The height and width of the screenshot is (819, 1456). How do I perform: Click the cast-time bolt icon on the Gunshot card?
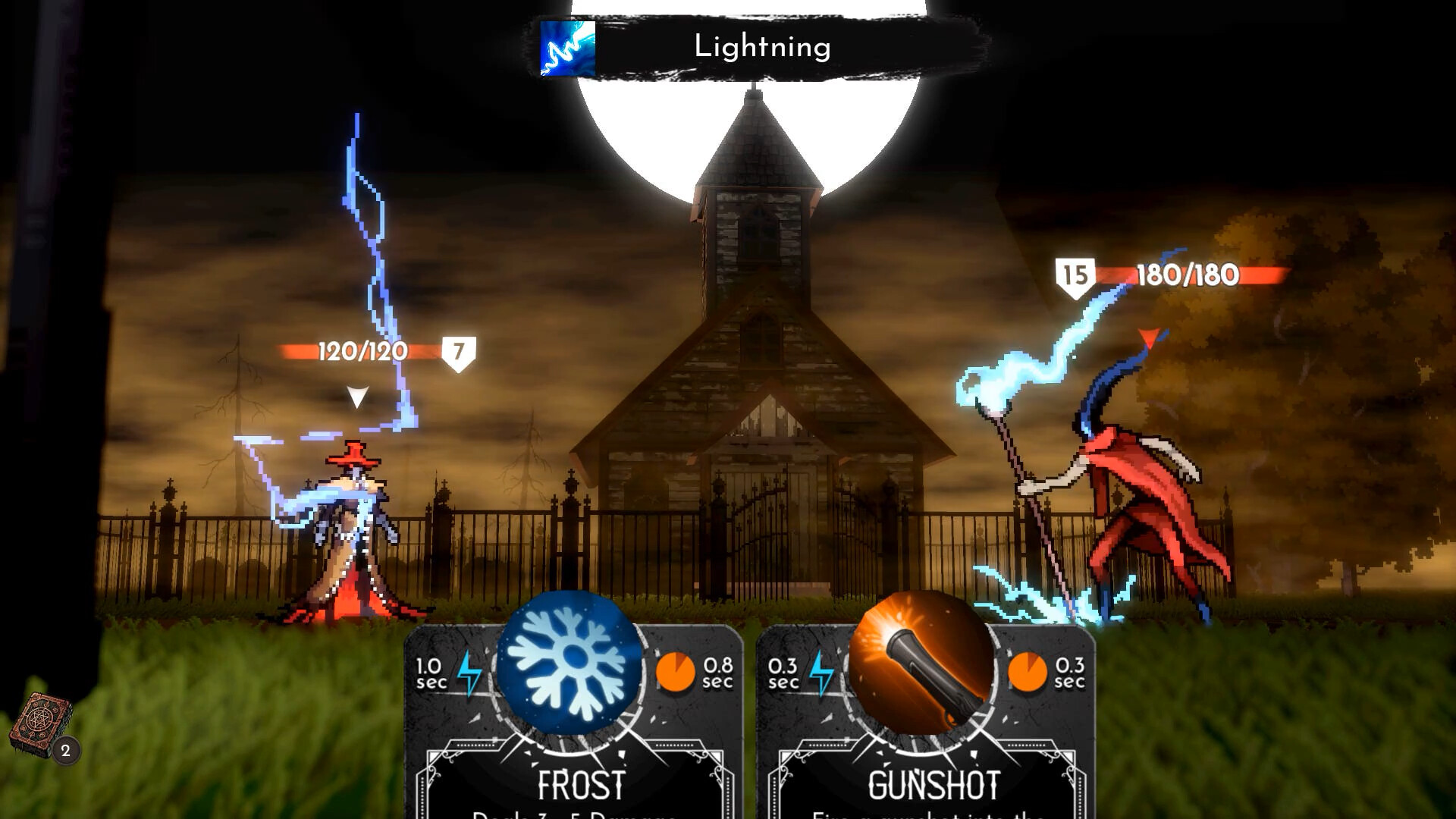[823, 673]
